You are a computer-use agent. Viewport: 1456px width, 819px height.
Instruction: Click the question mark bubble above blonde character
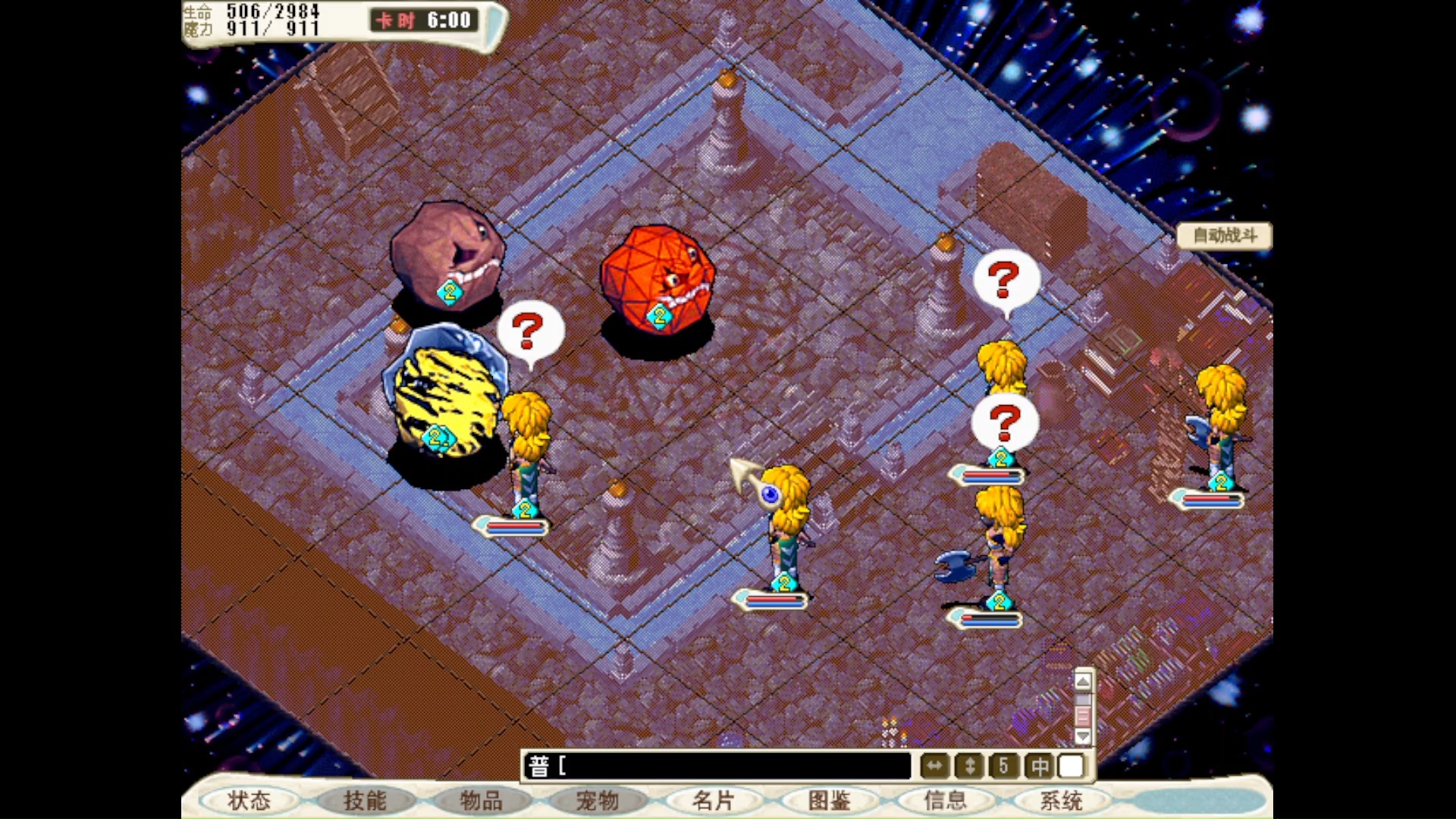coord(529,331)
